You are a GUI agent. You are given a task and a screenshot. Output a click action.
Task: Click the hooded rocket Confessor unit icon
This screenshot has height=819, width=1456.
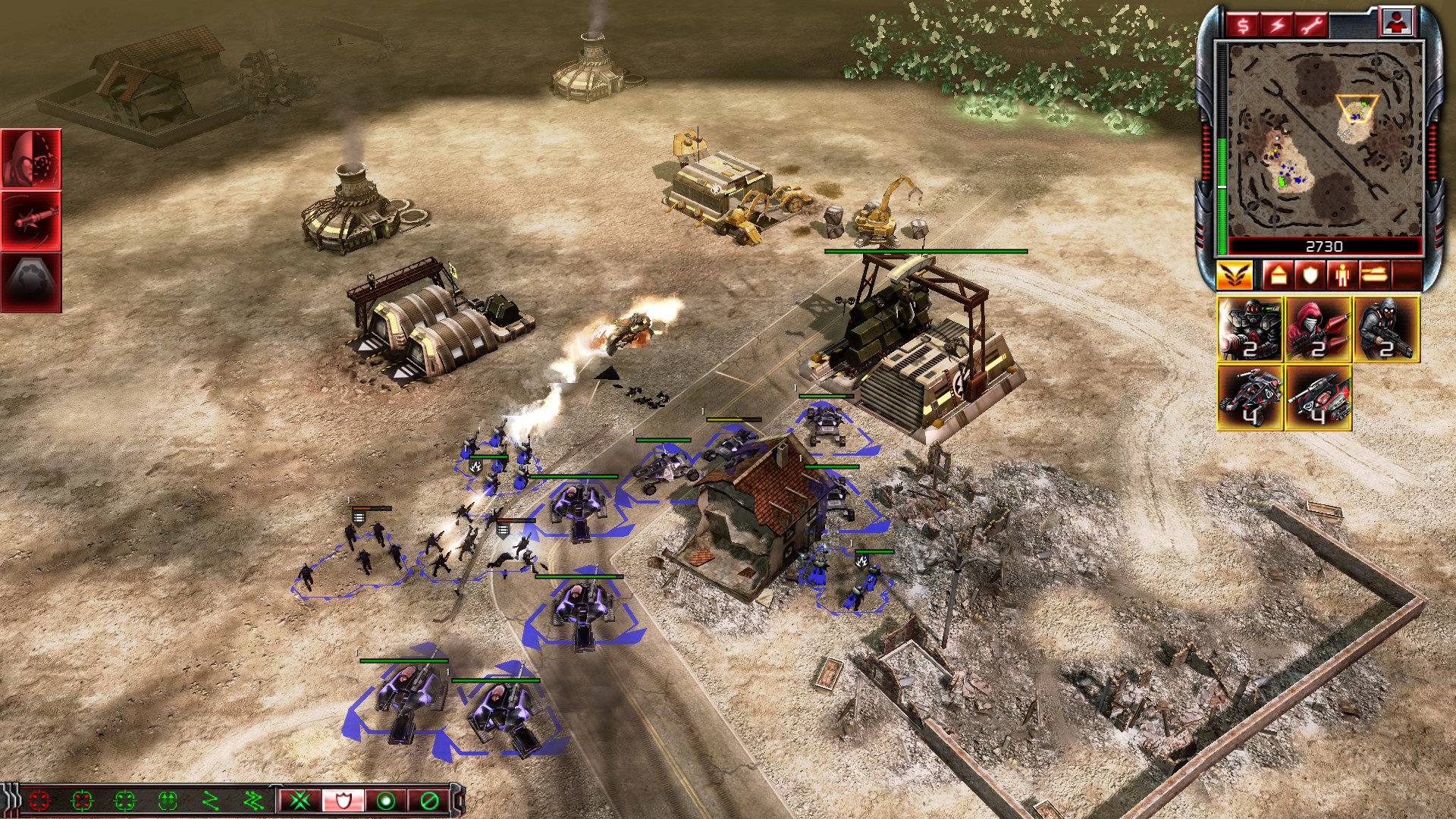click(x=1319, y=328)
